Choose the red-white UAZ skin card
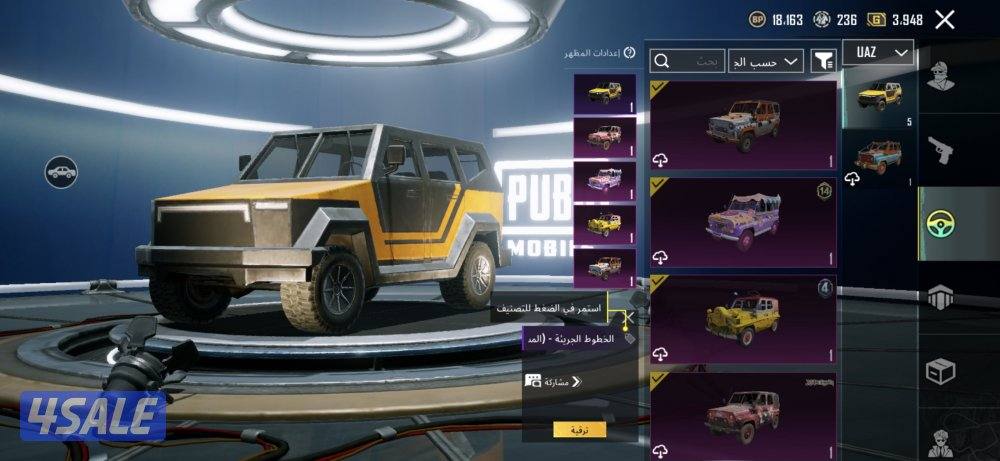1000x461 pixels. click(743, 412)
